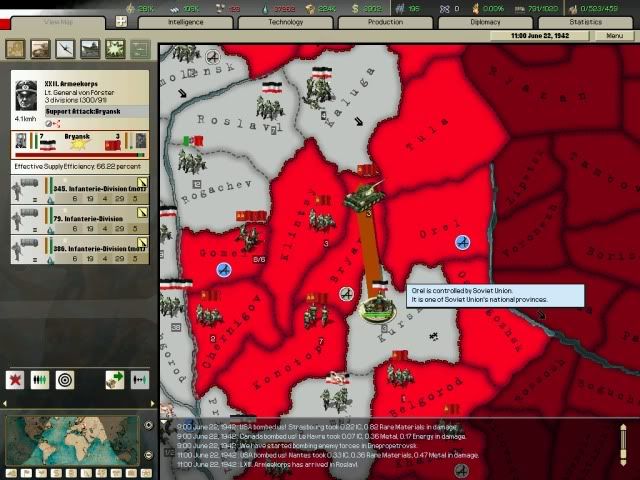Switch to the Technology tab
The image size is (640, 480).
(285, 21)
